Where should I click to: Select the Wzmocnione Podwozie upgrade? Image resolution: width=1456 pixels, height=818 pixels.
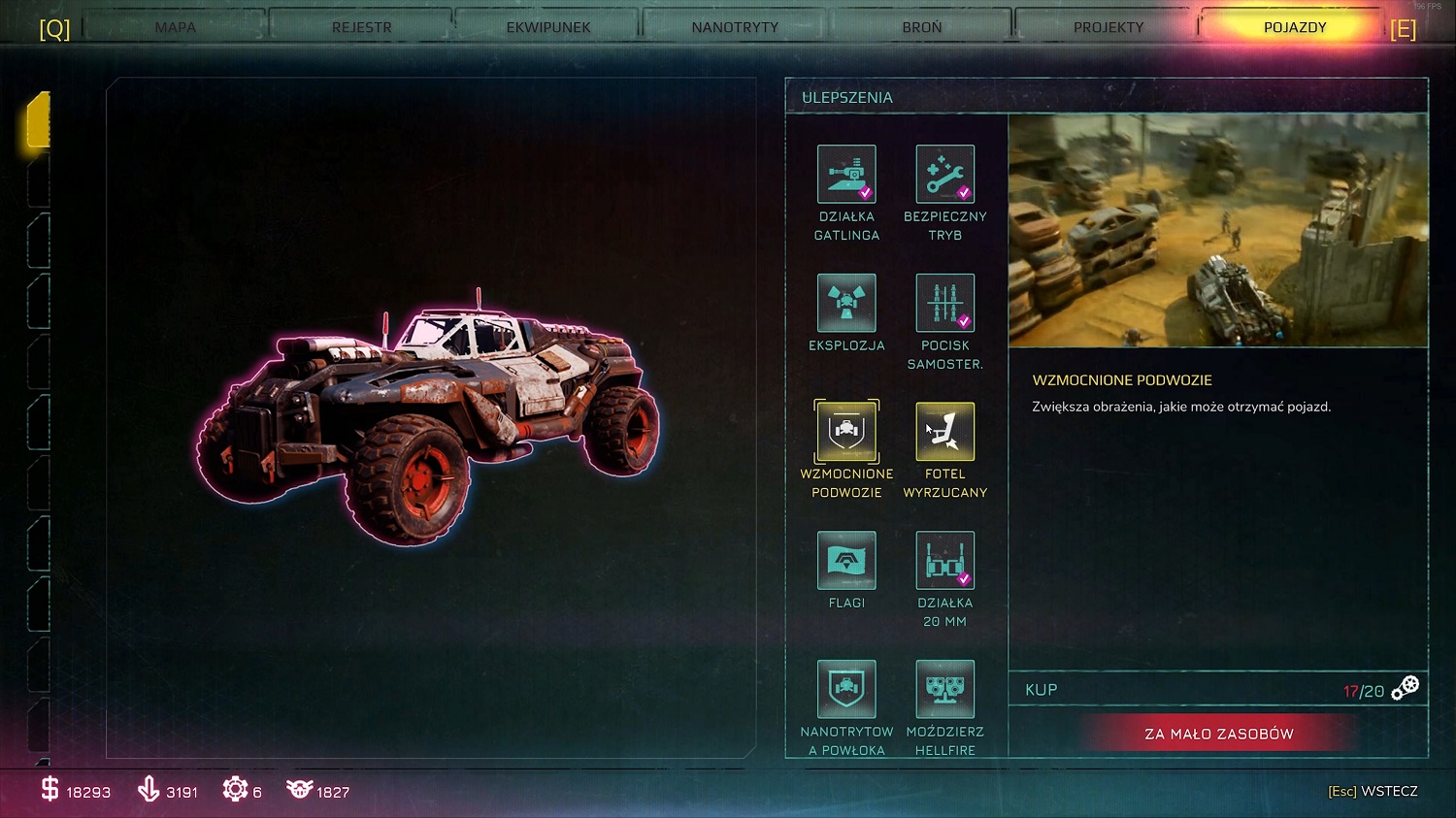(846, 432)
